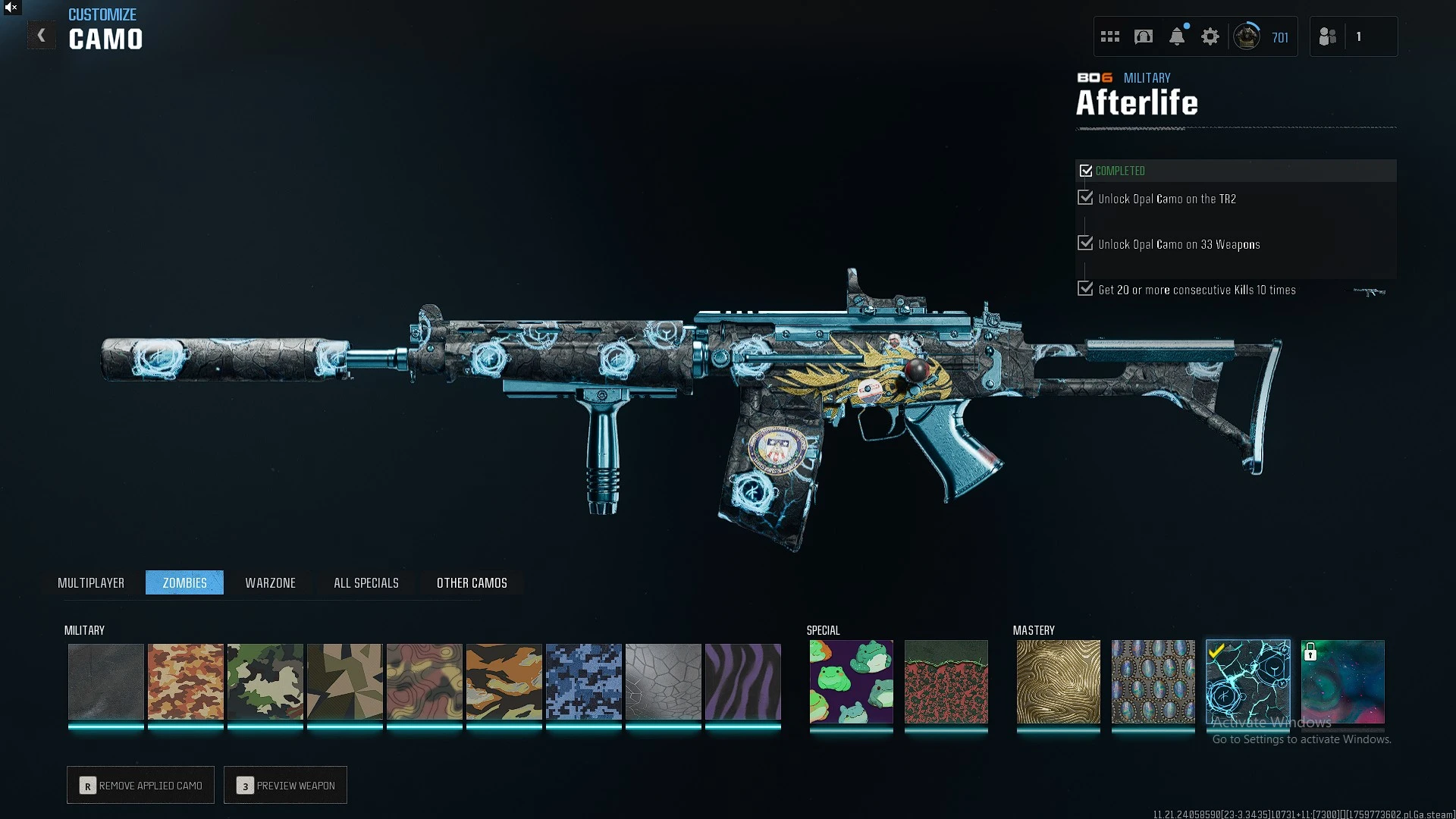1456x819 pixels.
Task: Show the All Specials tab
Action: [366, 582]
